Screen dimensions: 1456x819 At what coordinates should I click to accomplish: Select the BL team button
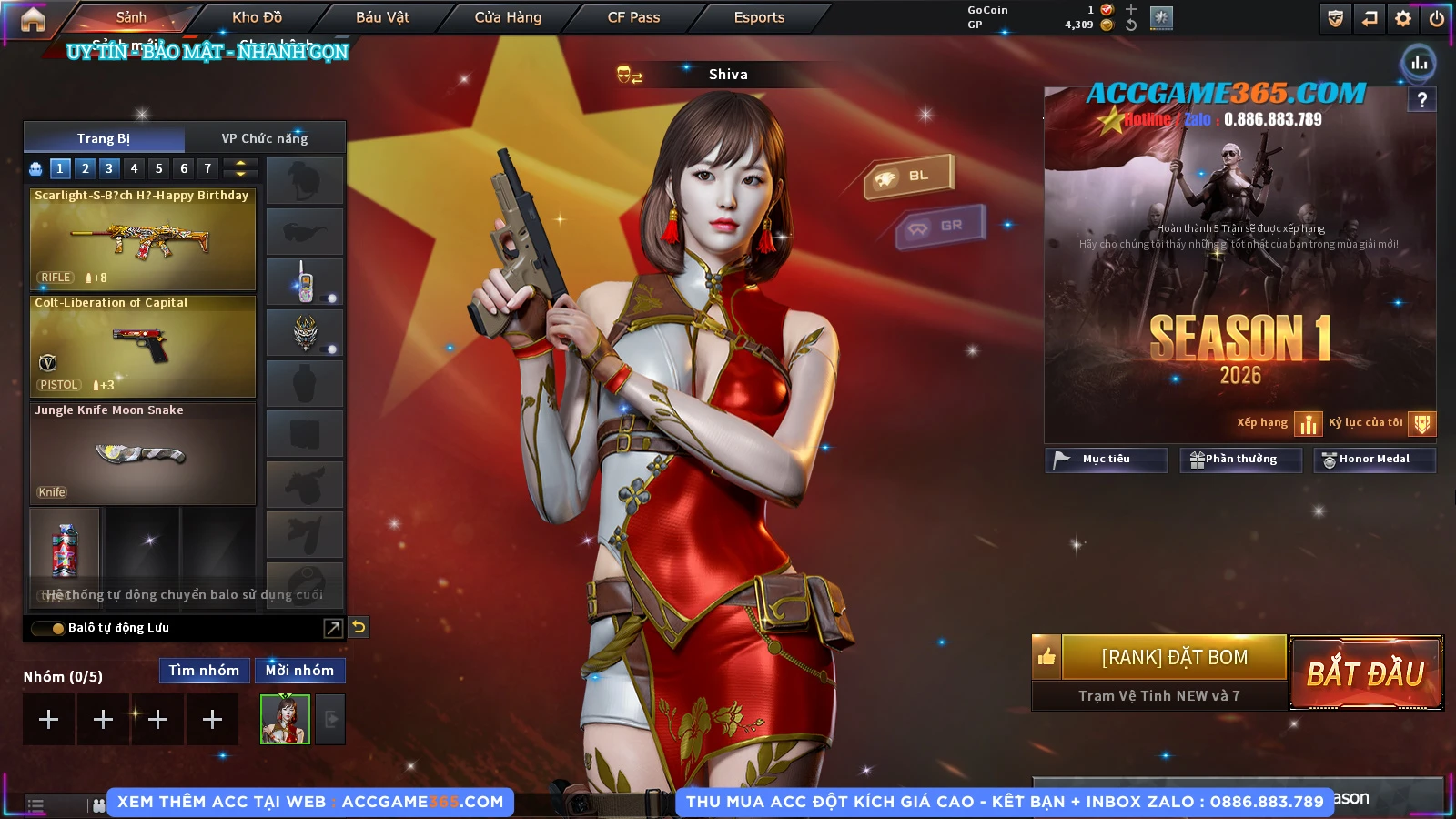tap(909, 176)
